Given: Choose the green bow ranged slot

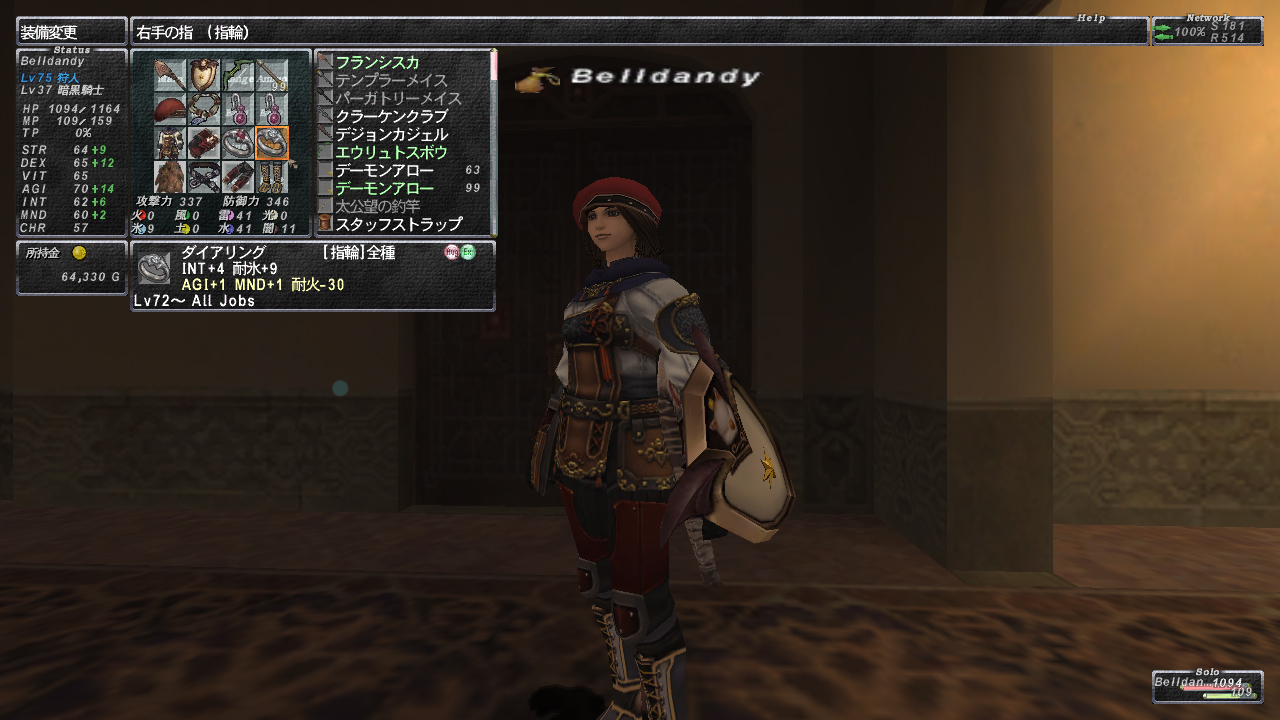Looking at the screenshot, I should 238,76.
